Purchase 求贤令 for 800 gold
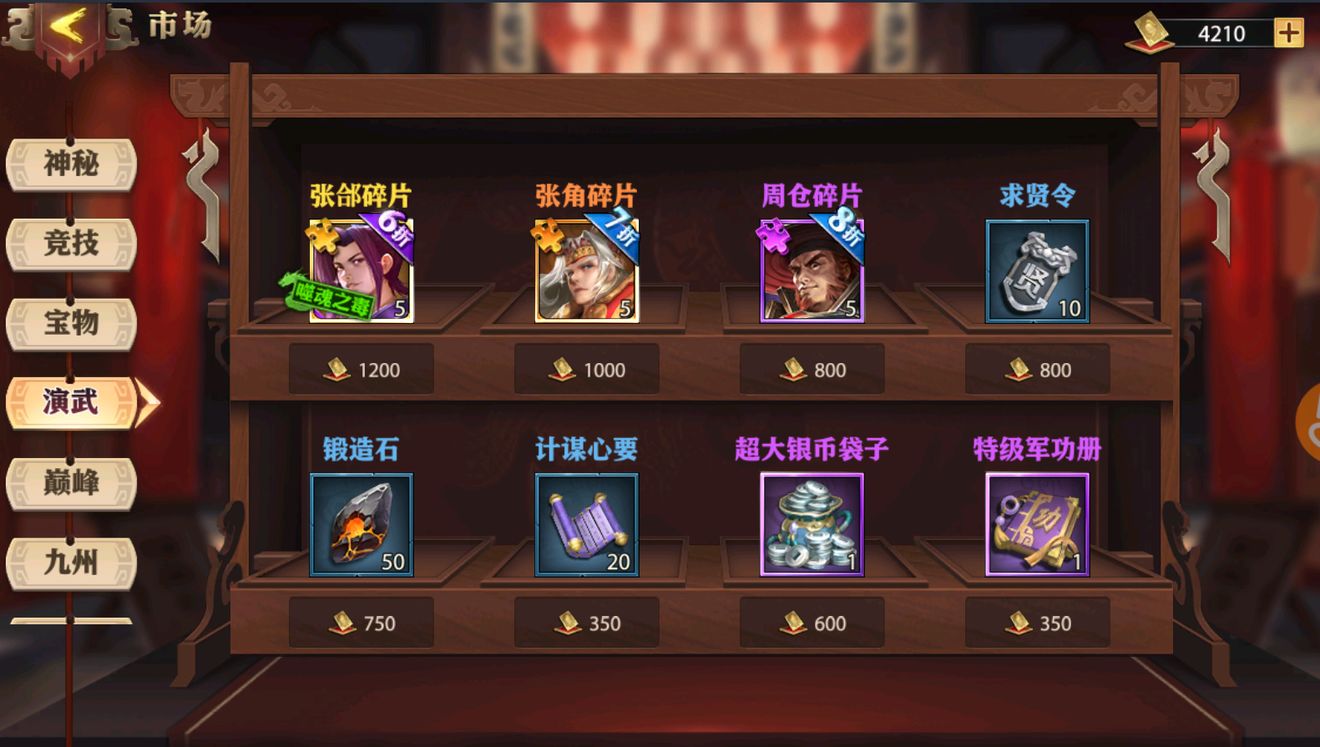The image size is (1320, 747). tap(1036, 369)
